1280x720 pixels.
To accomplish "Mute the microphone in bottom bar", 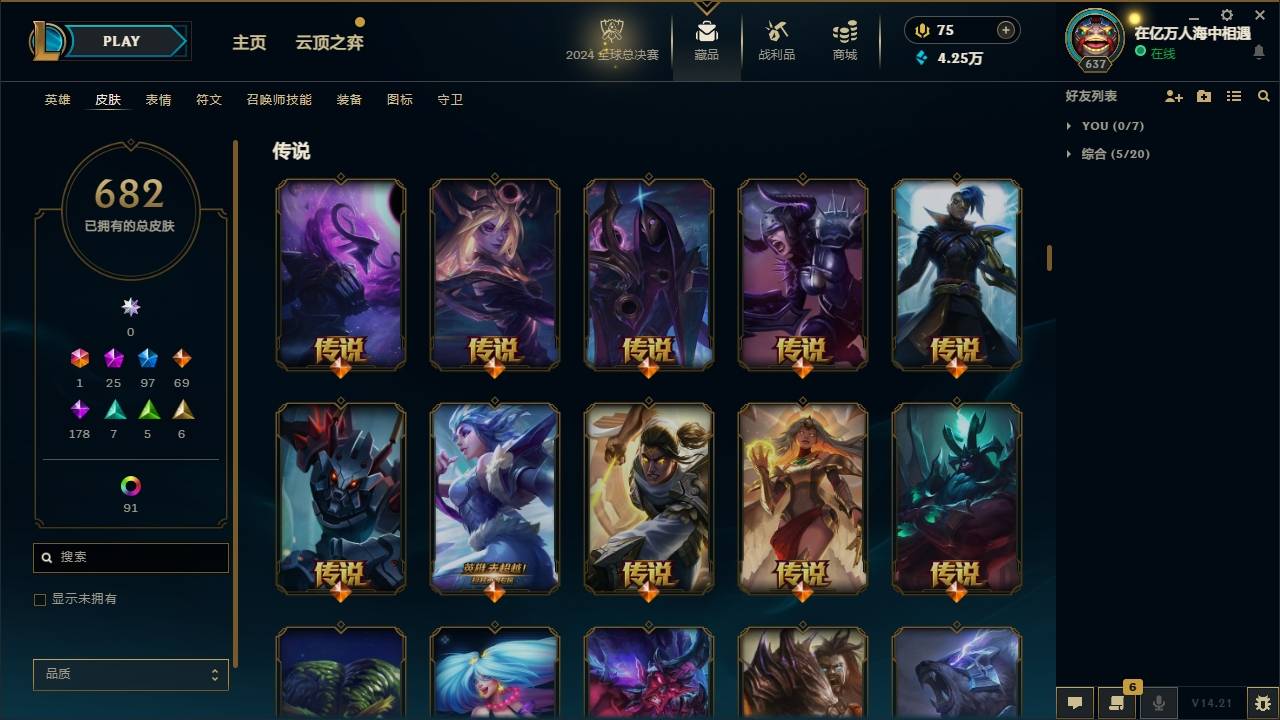I will pos(1158,704).
